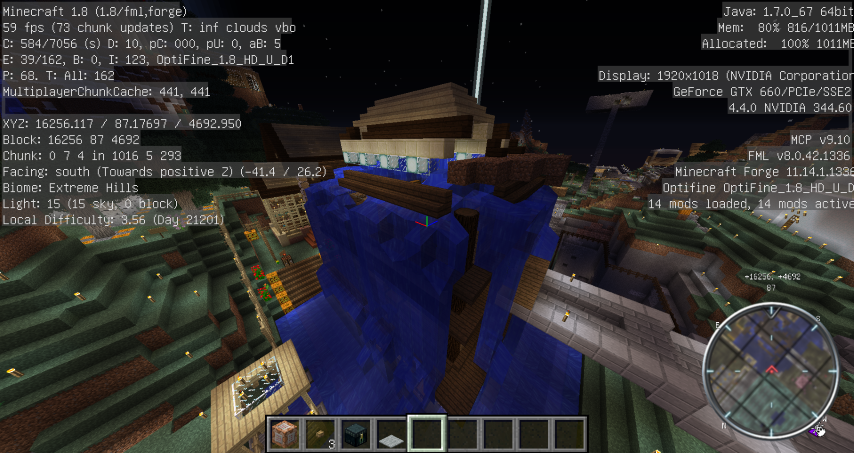Pick the grey pressure plate hotbar slot

pyautogui.click(x=391, y=434)
